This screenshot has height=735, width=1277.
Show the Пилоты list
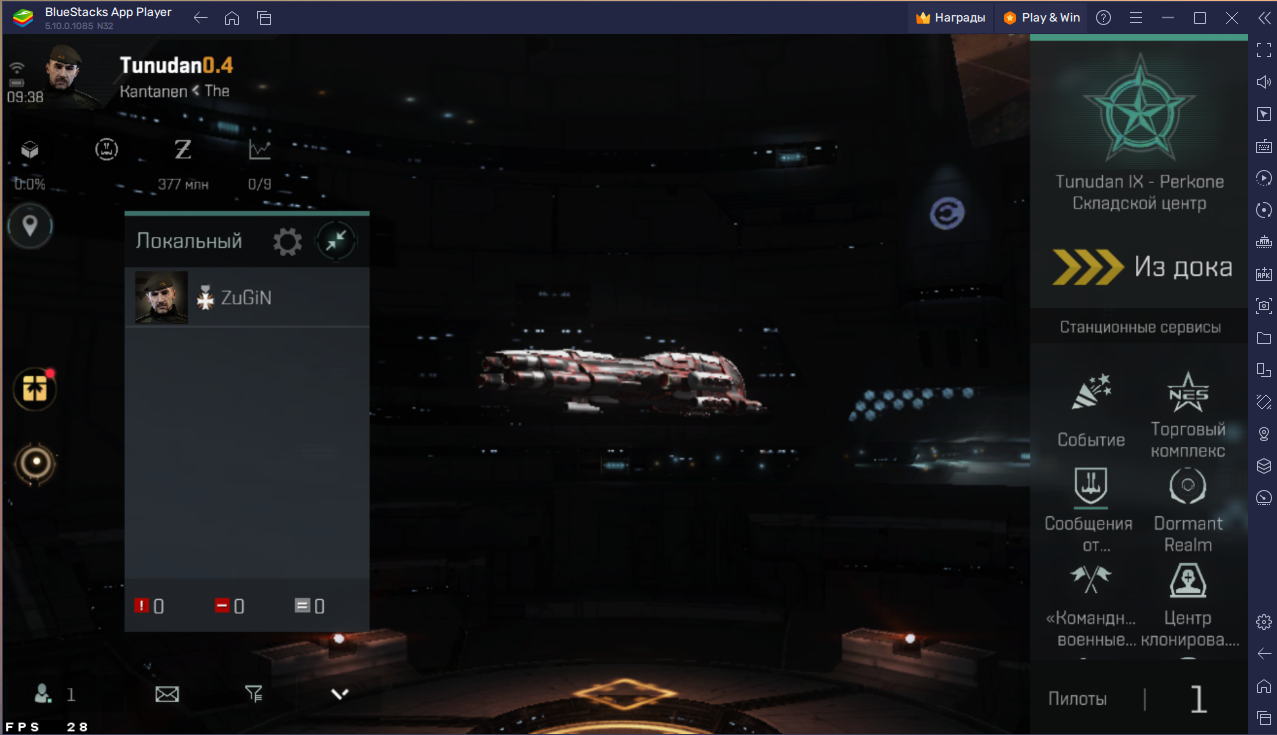1078,699
